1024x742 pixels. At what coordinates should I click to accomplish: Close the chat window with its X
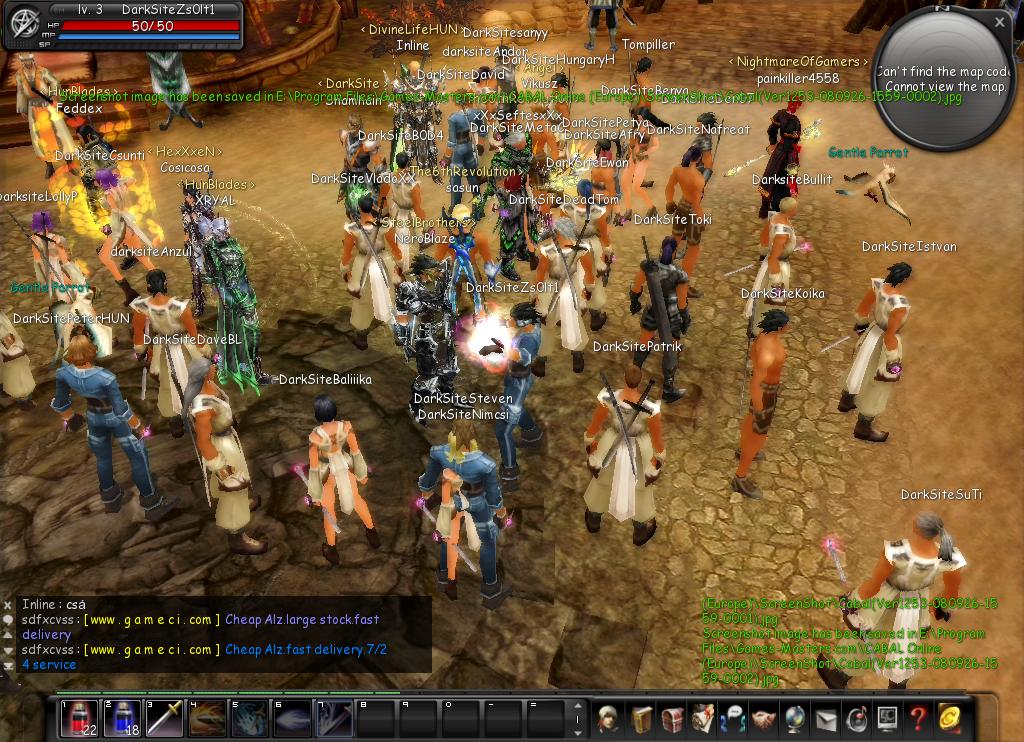pyautogui.click(x=8, y=605)
